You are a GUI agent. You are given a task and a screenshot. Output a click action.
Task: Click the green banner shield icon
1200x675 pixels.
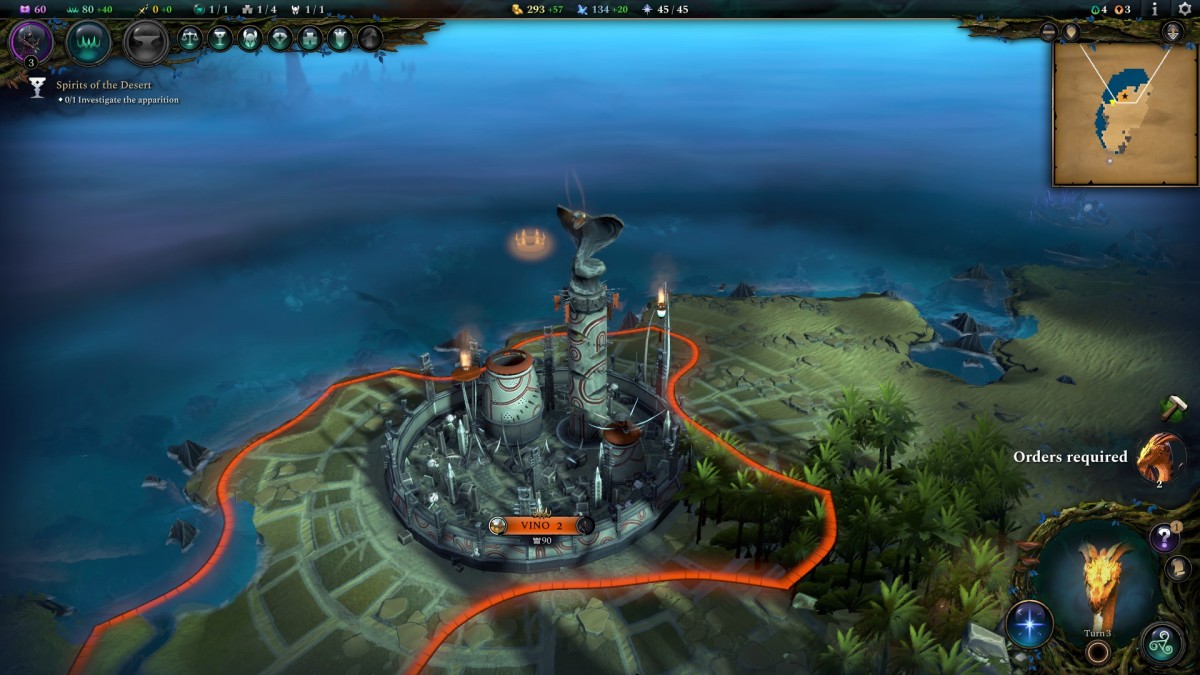[x=340, y=39]
